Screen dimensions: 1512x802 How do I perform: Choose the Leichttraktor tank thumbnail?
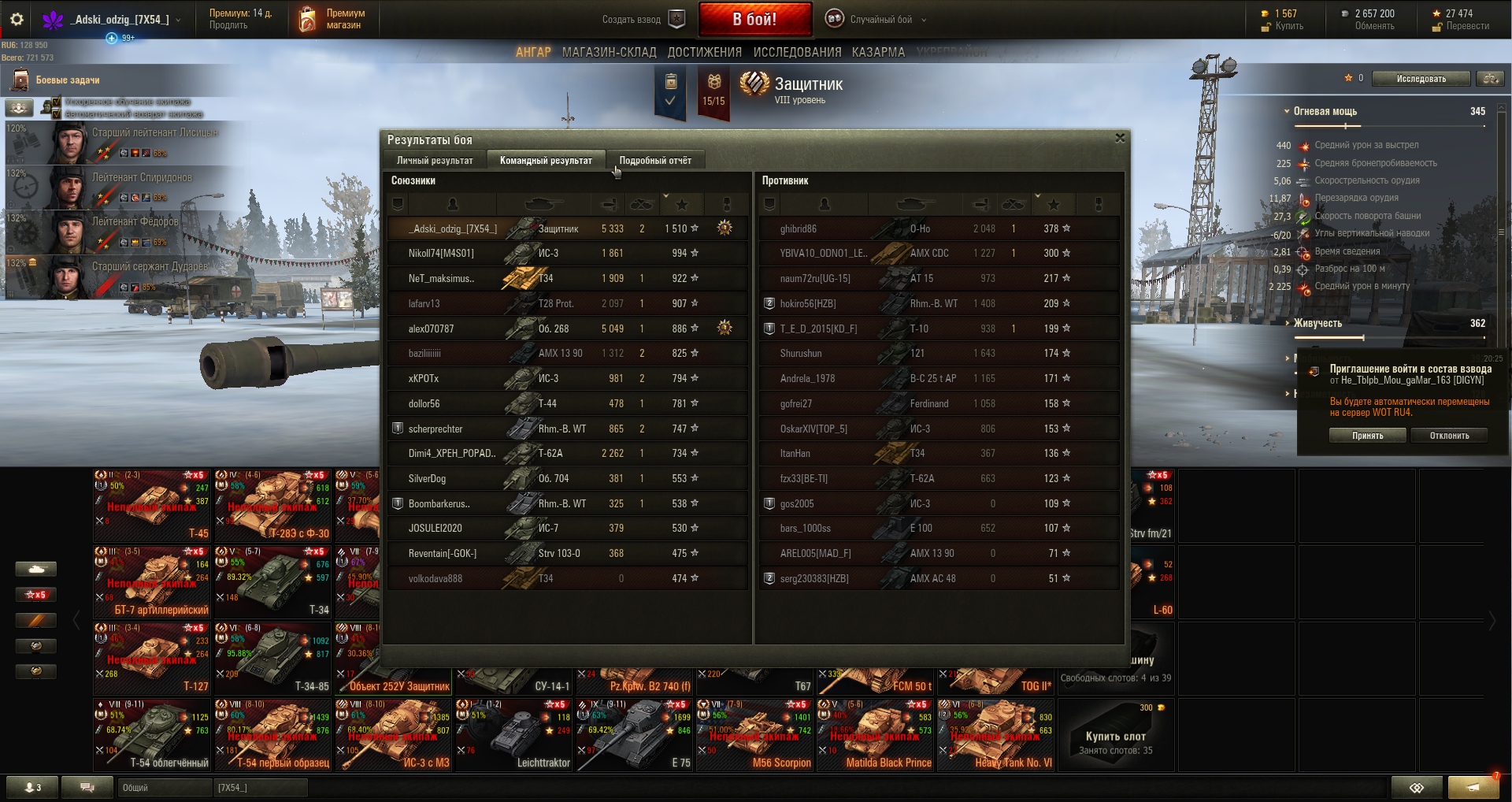click(513, 734)
